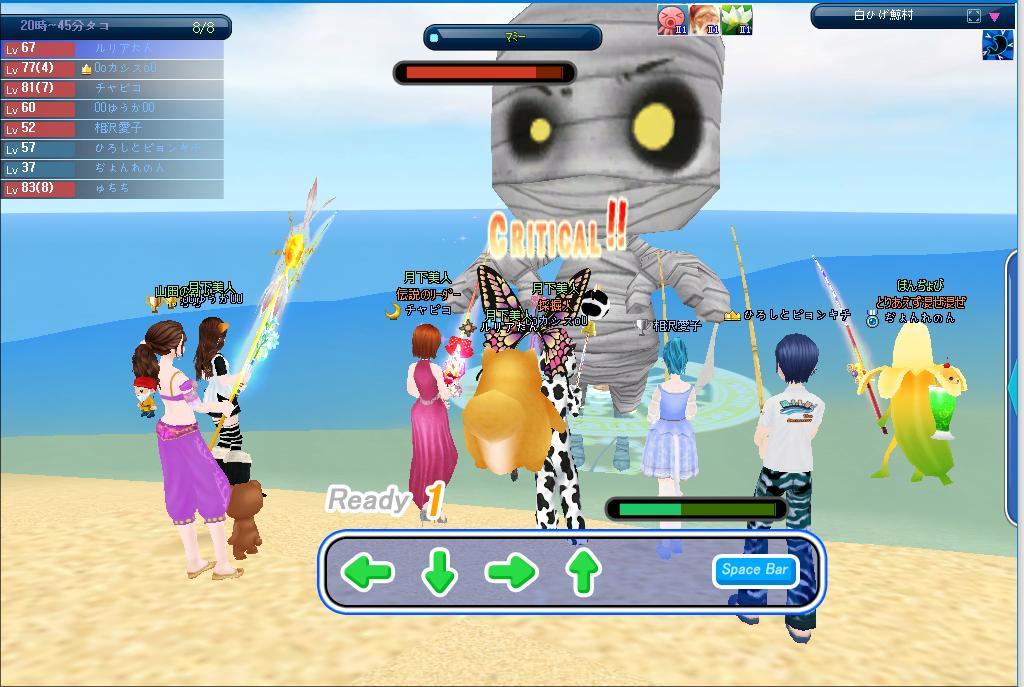
Task: Click the blue crescent moon icon
Action: (997, 46)
